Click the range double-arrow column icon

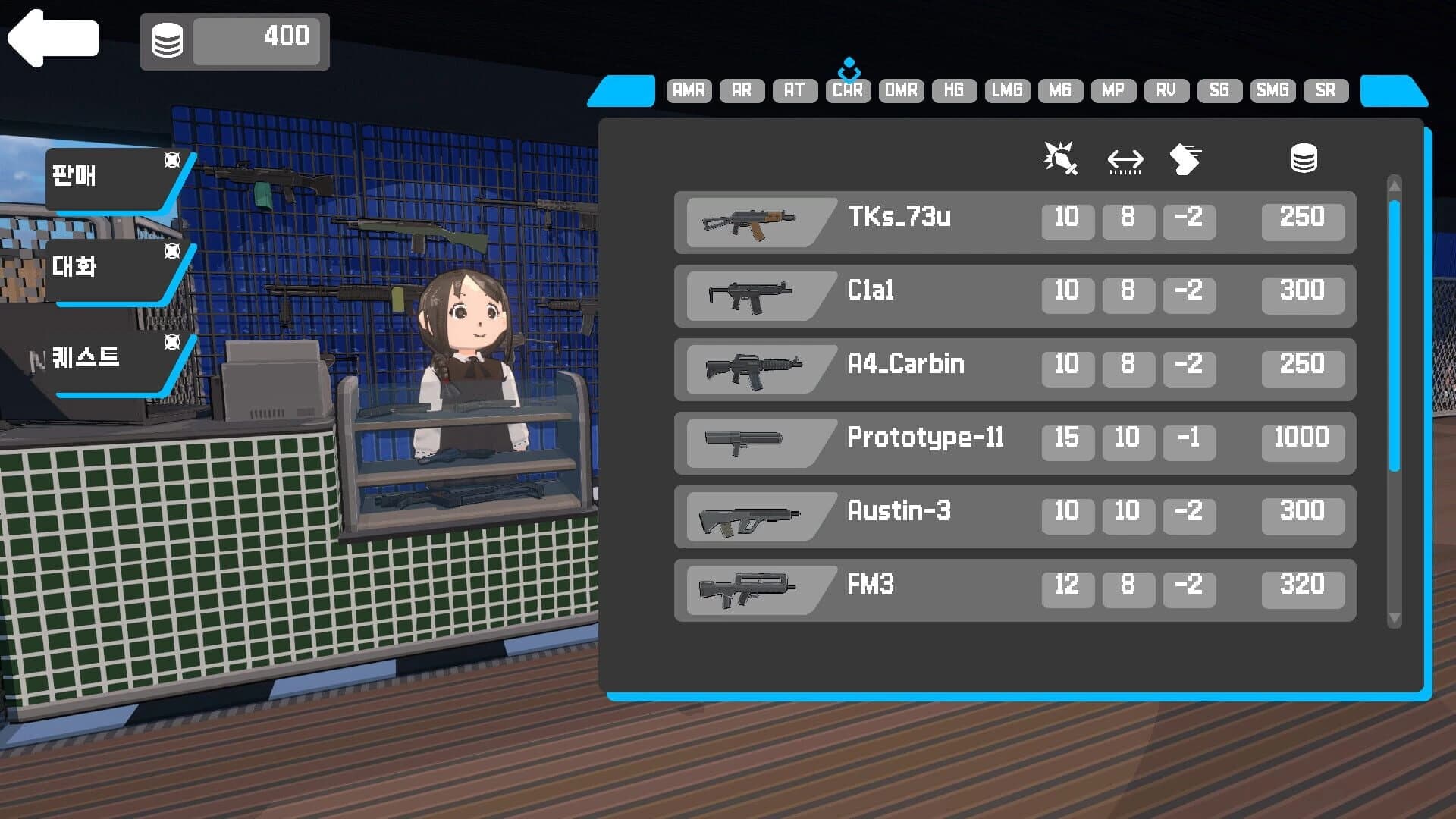coord(1124,159)
